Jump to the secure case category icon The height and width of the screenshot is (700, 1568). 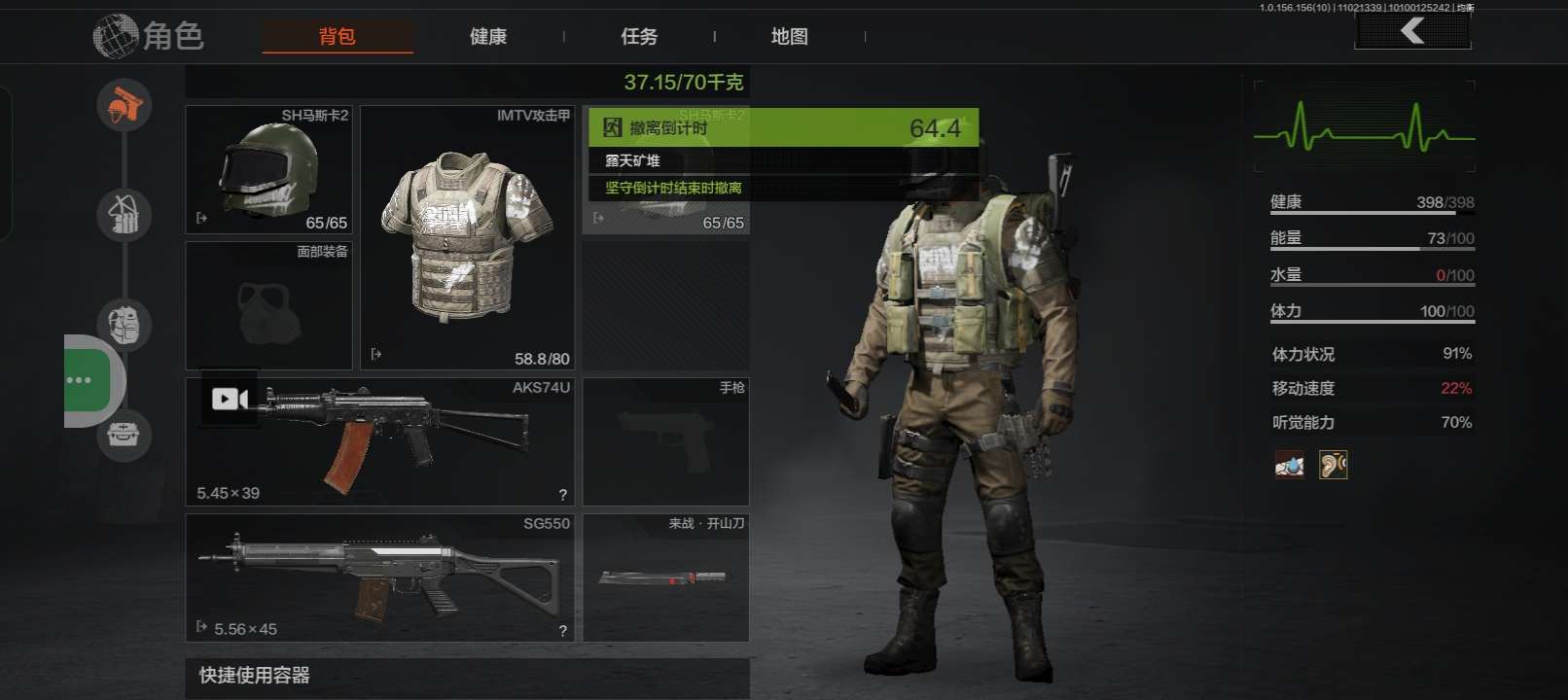coord(125,434)
